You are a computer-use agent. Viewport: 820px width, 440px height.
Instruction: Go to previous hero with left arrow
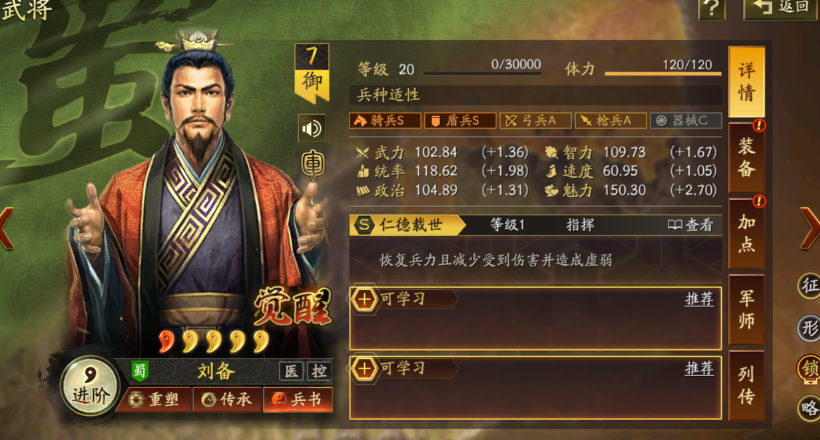pyautogui.click(x=8, y=228)
